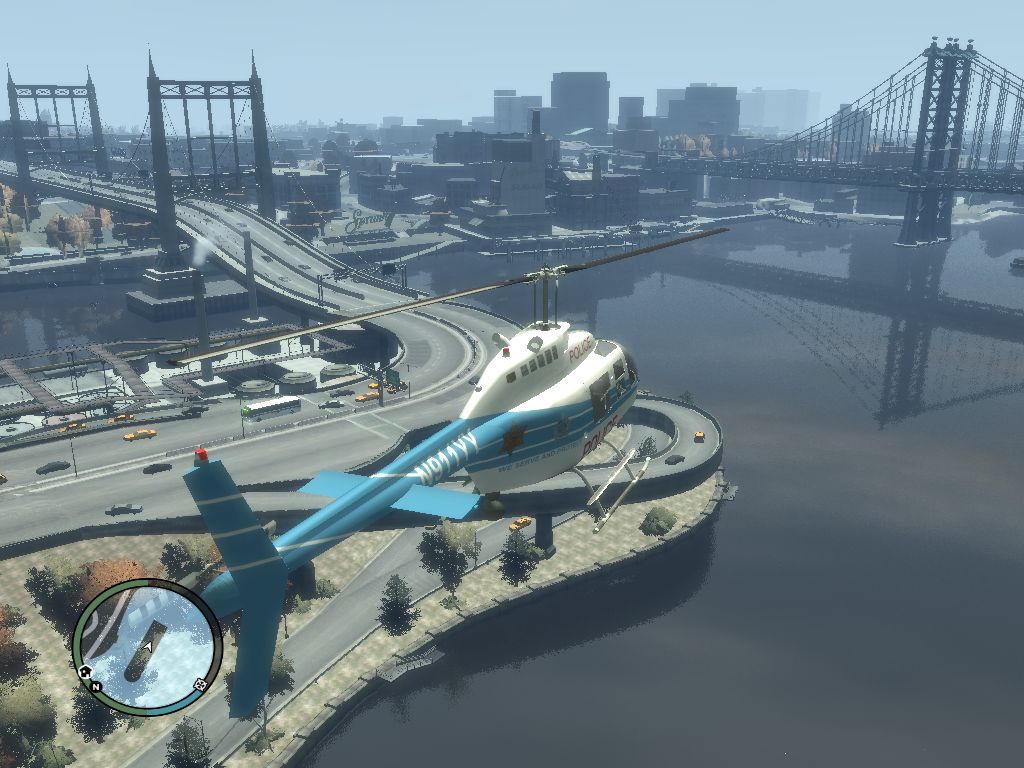The width and height of the screenshot is (1024, 768).
Task: Select the safehouse blip on the radar
Action: [86, 670]
